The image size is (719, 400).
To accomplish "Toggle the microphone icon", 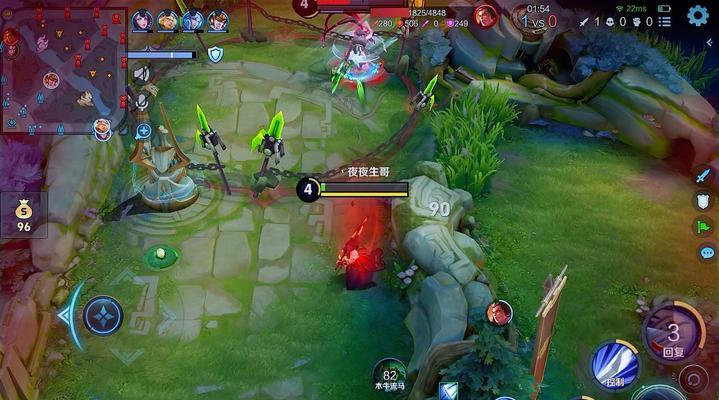I will (x=142, y=102).
